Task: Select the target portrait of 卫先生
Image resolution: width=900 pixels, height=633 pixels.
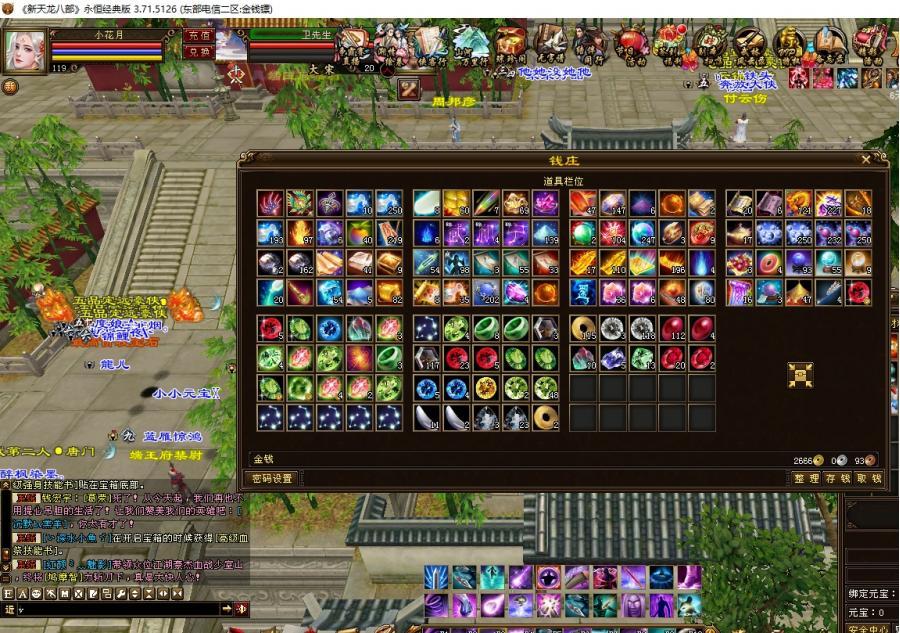Action: point(231,45)
